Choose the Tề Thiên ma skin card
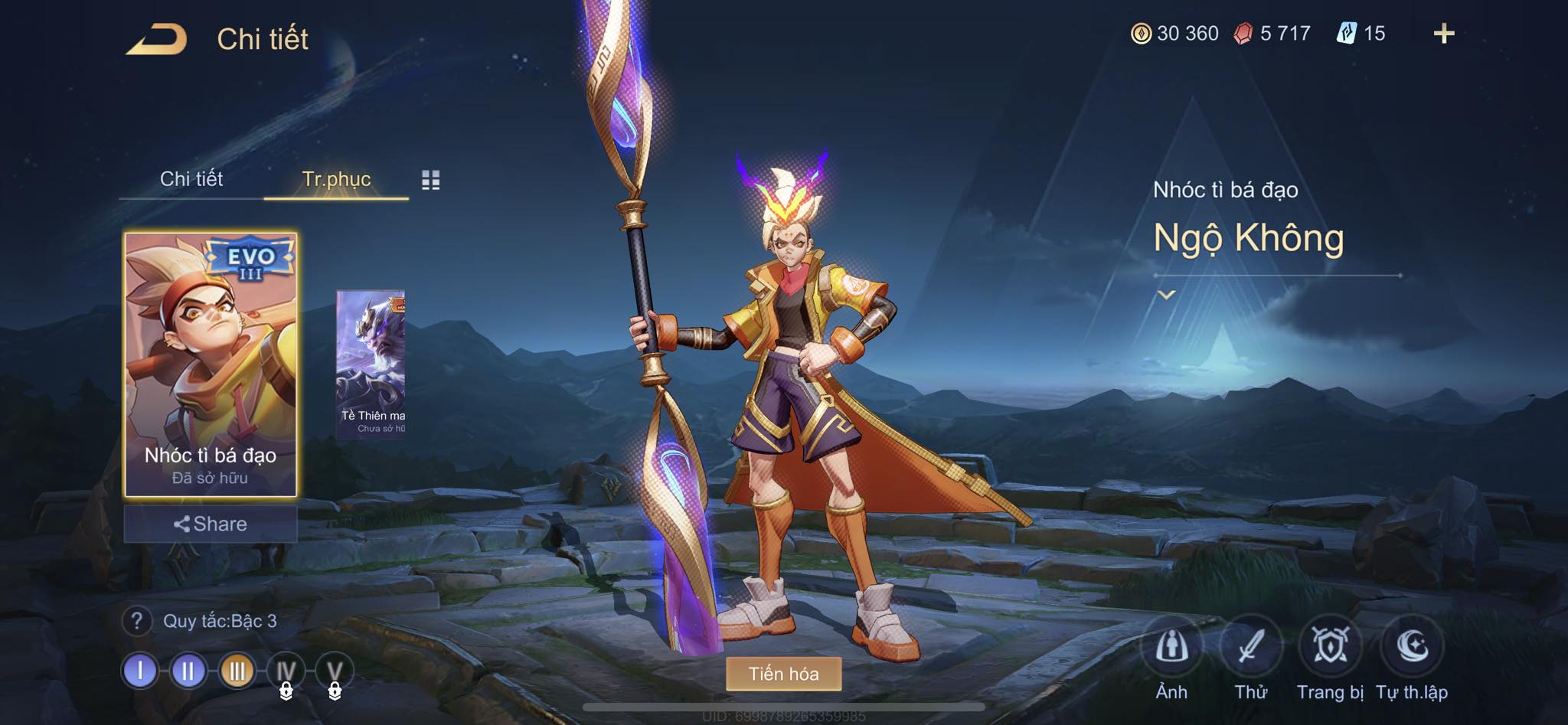Image resolution: width=1568 pixels, height=725 pixels. (x=371, y=364)
